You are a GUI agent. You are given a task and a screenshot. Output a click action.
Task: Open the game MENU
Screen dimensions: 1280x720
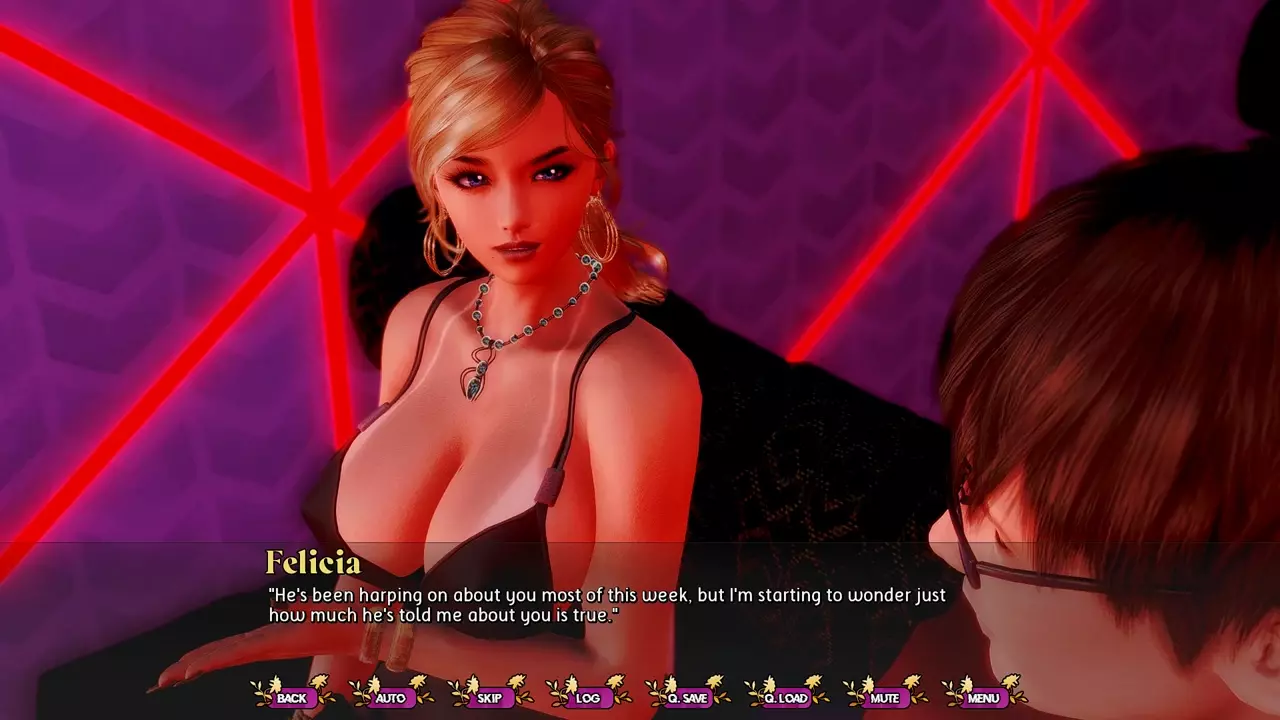click(983, 698)
